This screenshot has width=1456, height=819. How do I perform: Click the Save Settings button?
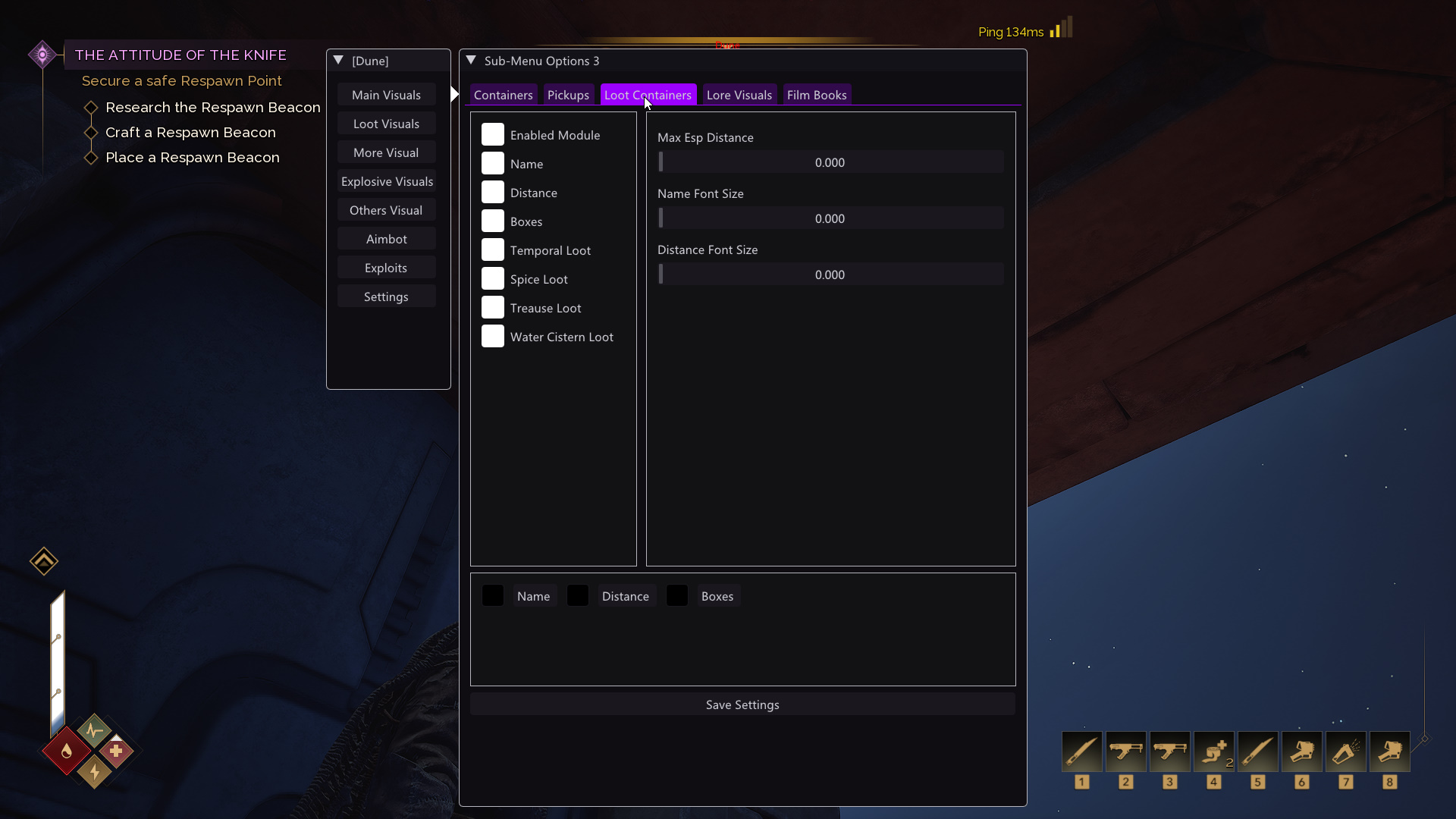point(742,704)
